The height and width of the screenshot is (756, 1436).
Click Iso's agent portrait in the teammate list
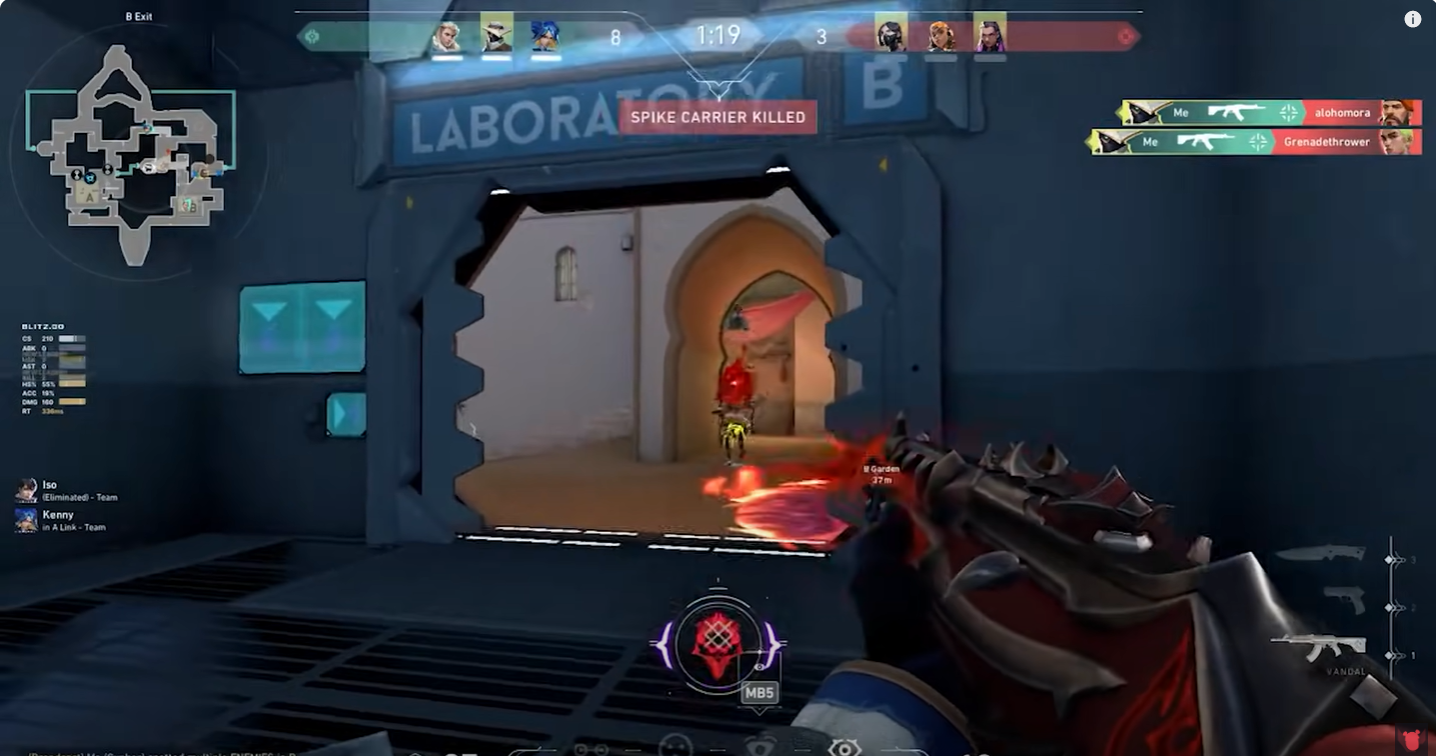tap(25, 489)
